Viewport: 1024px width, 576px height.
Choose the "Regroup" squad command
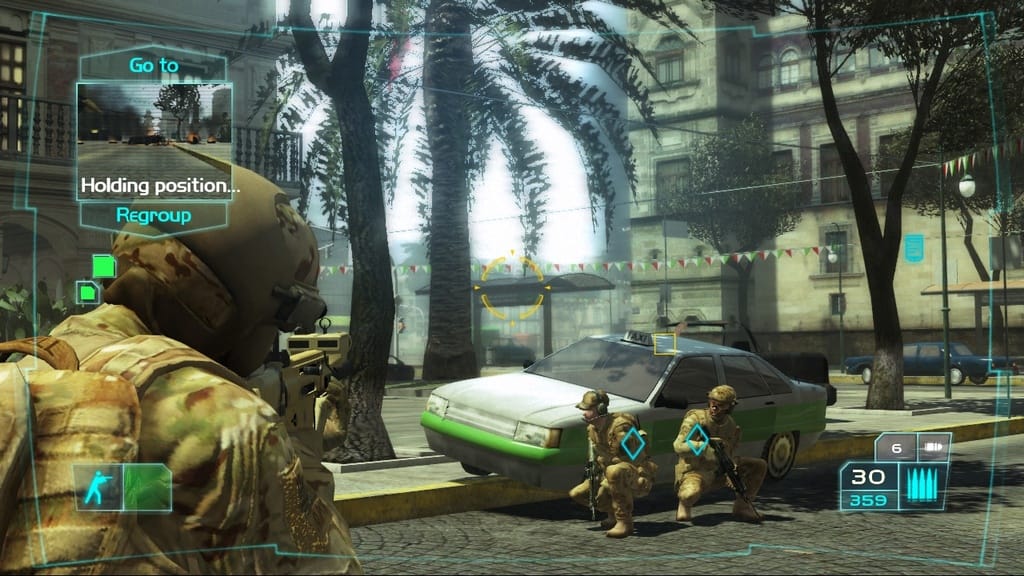(x=154, y=215)
